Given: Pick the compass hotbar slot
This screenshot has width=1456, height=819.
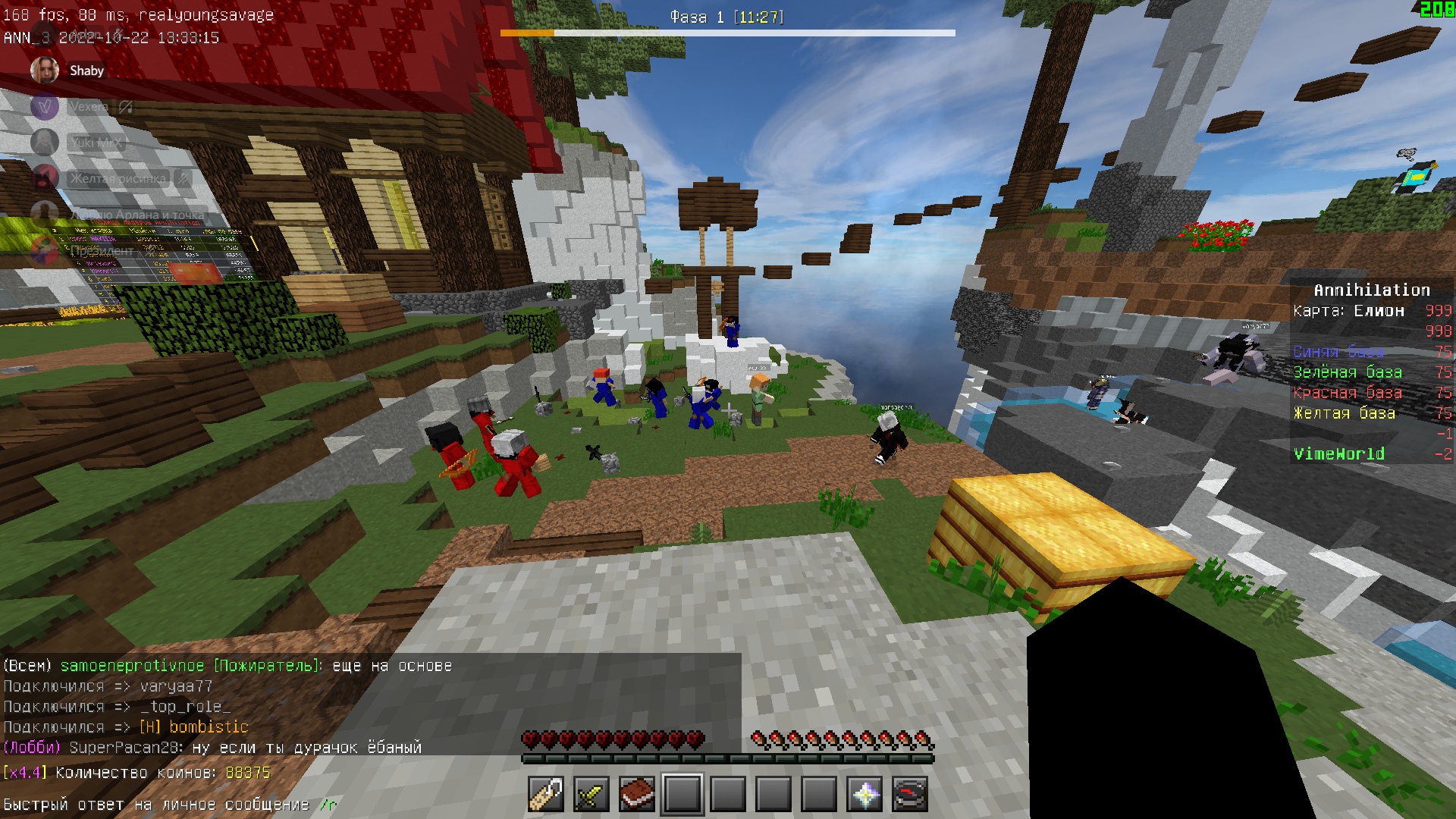Looking at the screenshot, I should click(910, 795).
